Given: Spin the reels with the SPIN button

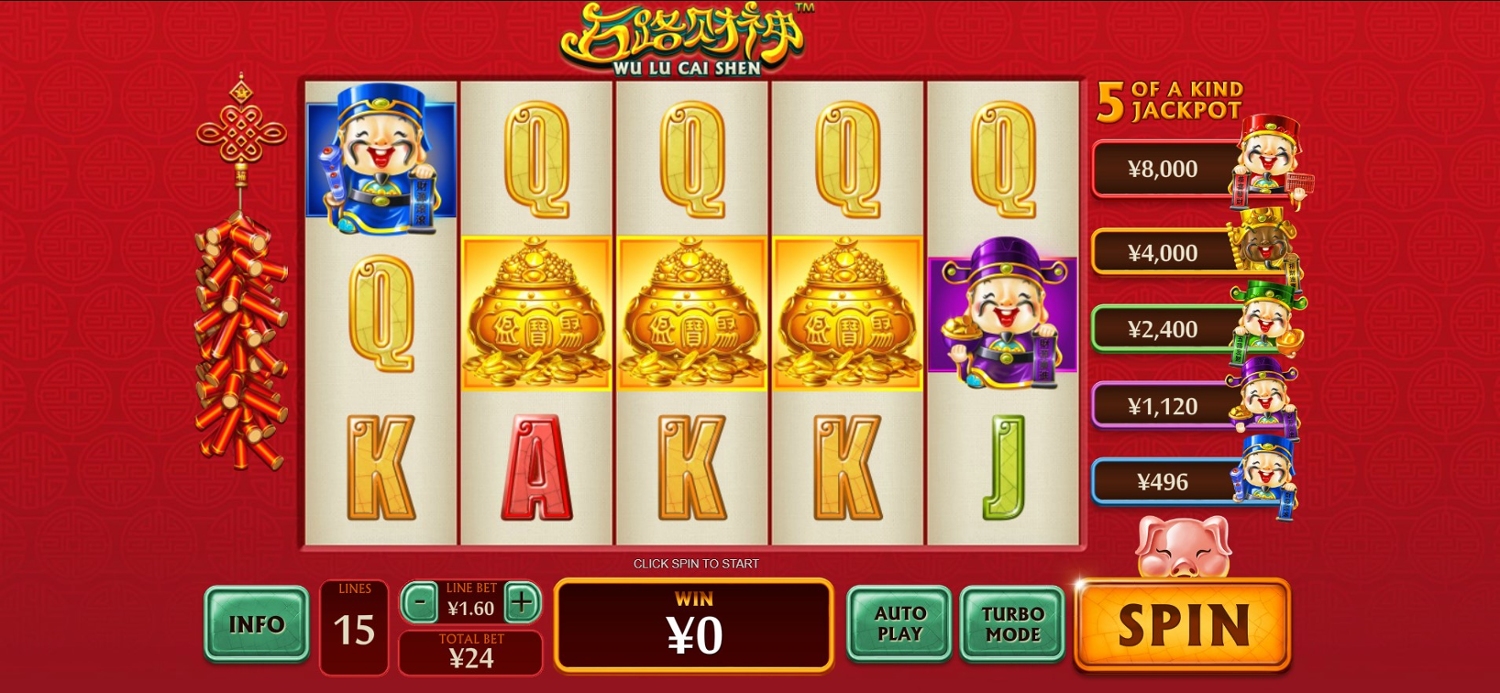Looking at the screenshot, I should (1183, 624).
